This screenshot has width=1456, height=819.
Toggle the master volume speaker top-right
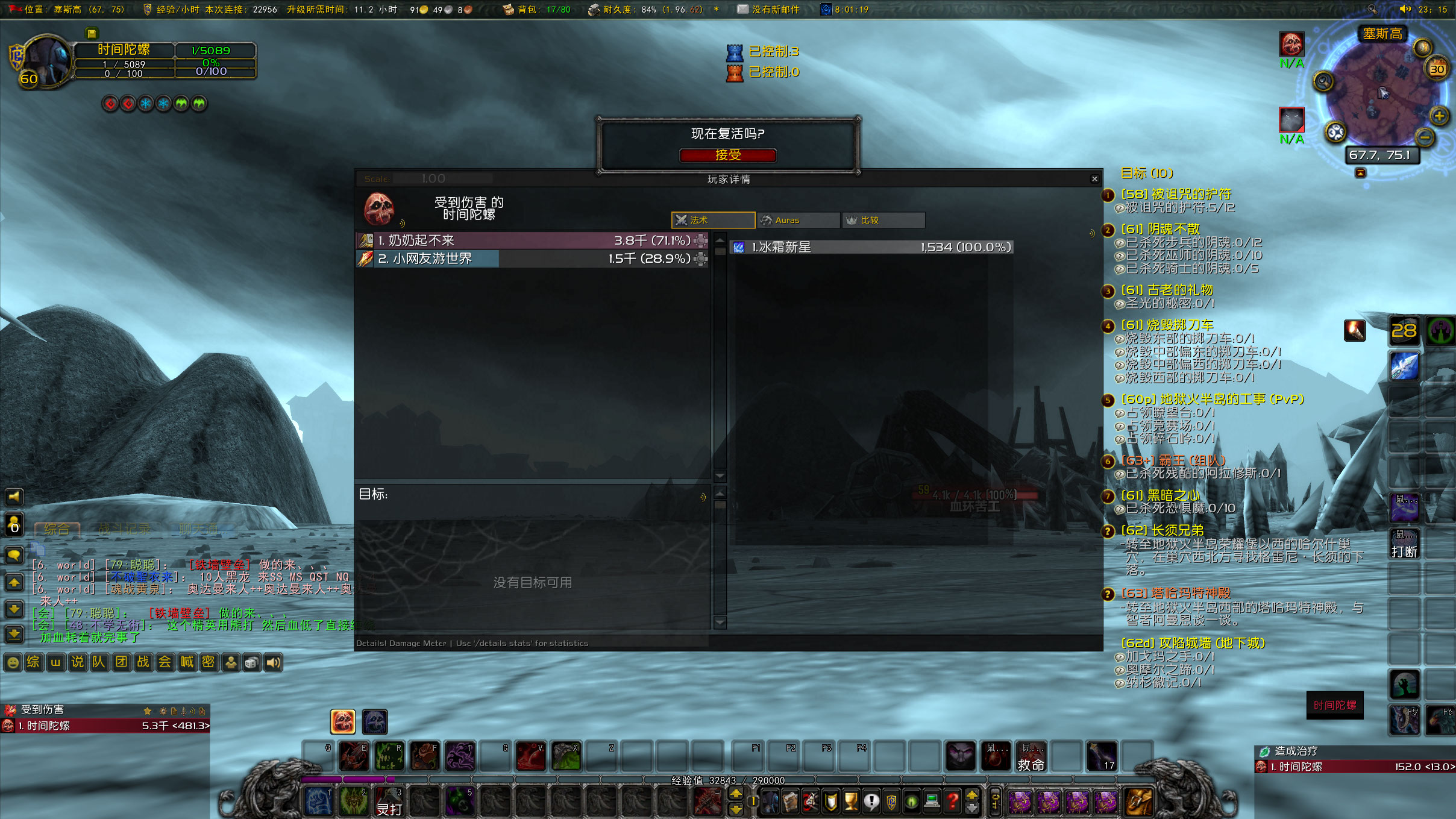(x=1405, y=10)
